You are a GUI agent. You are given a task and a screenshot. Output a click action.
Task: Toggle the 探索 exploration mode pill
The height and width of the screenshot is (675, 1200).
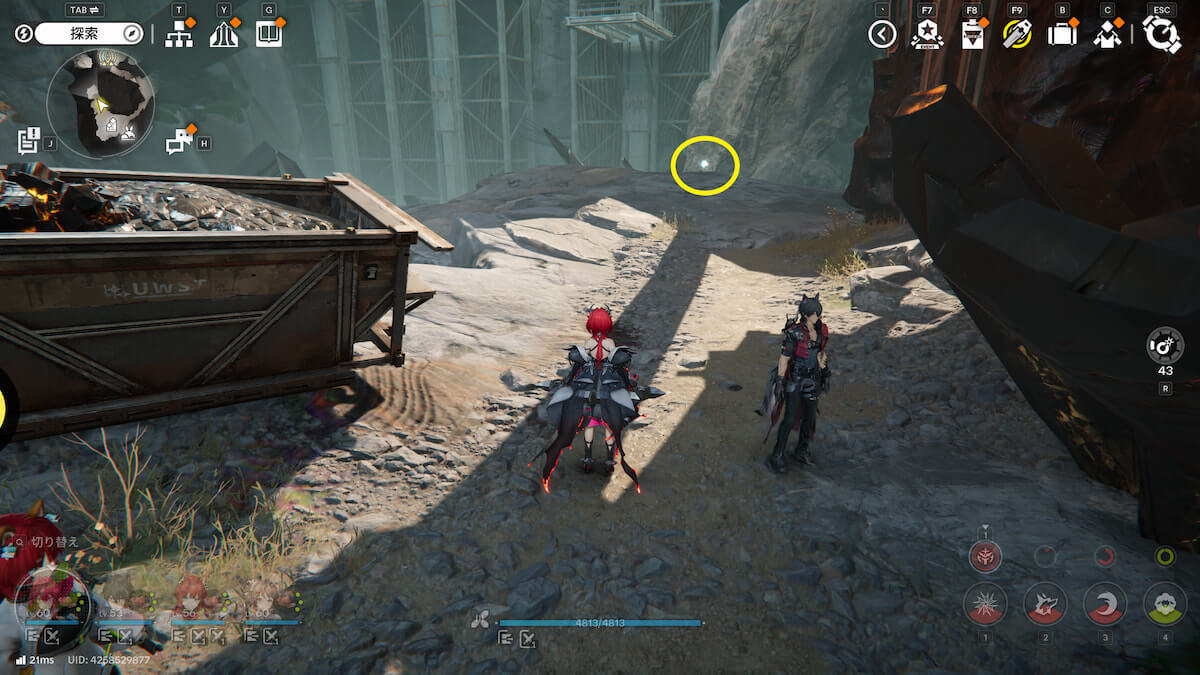(90, 34)
